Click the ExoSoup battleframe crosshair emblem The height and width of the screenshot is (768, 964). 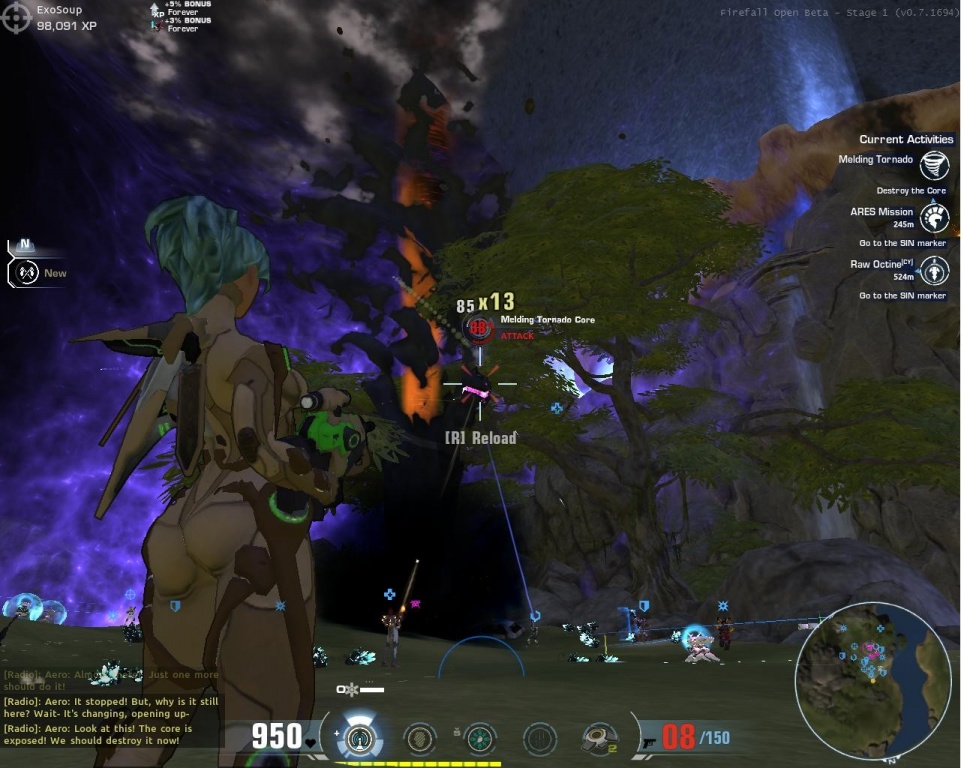click(17, 17)
